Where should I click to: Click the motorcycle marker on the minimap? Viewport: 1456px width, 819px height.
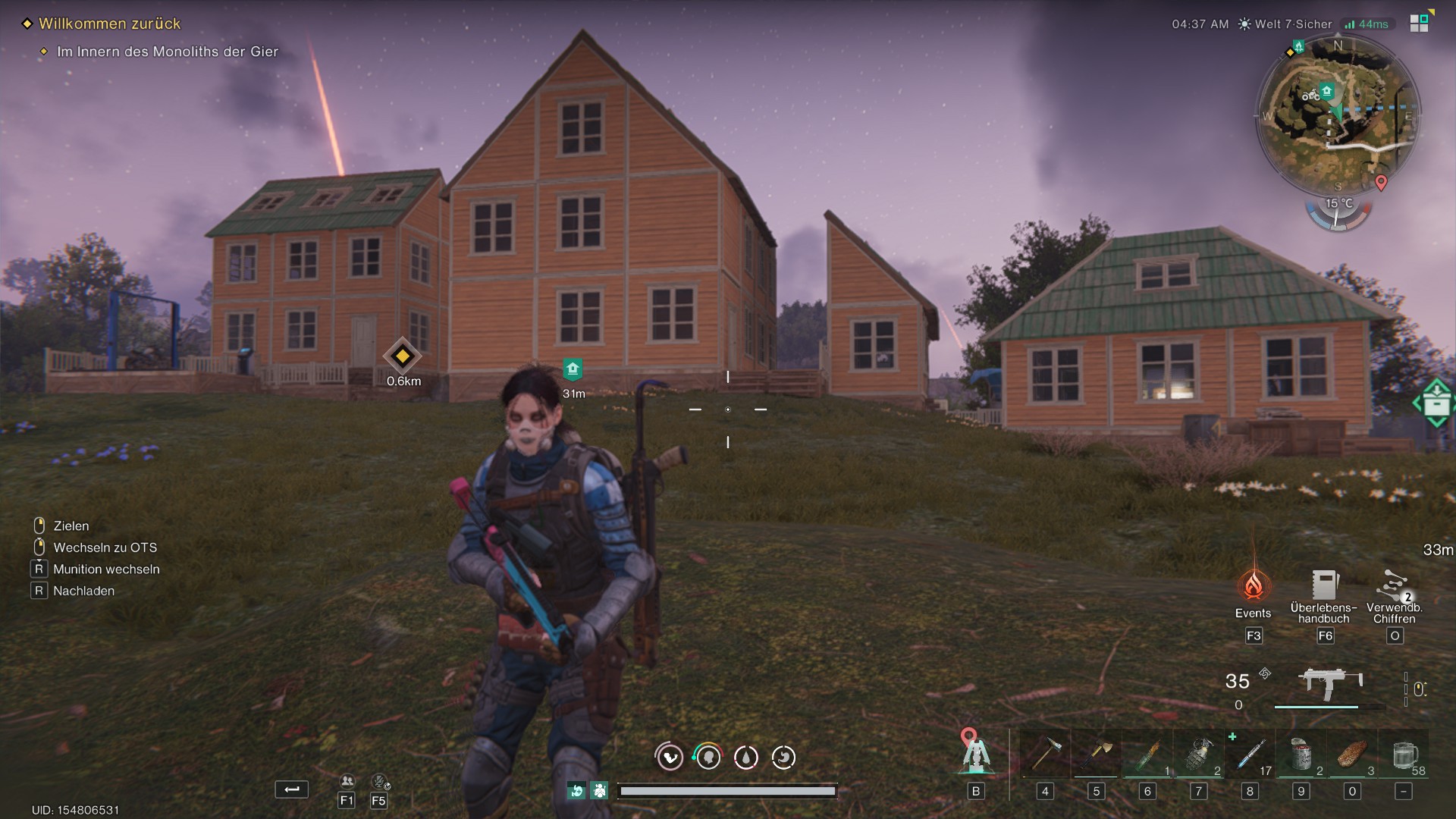click(x=1310, y=96)
